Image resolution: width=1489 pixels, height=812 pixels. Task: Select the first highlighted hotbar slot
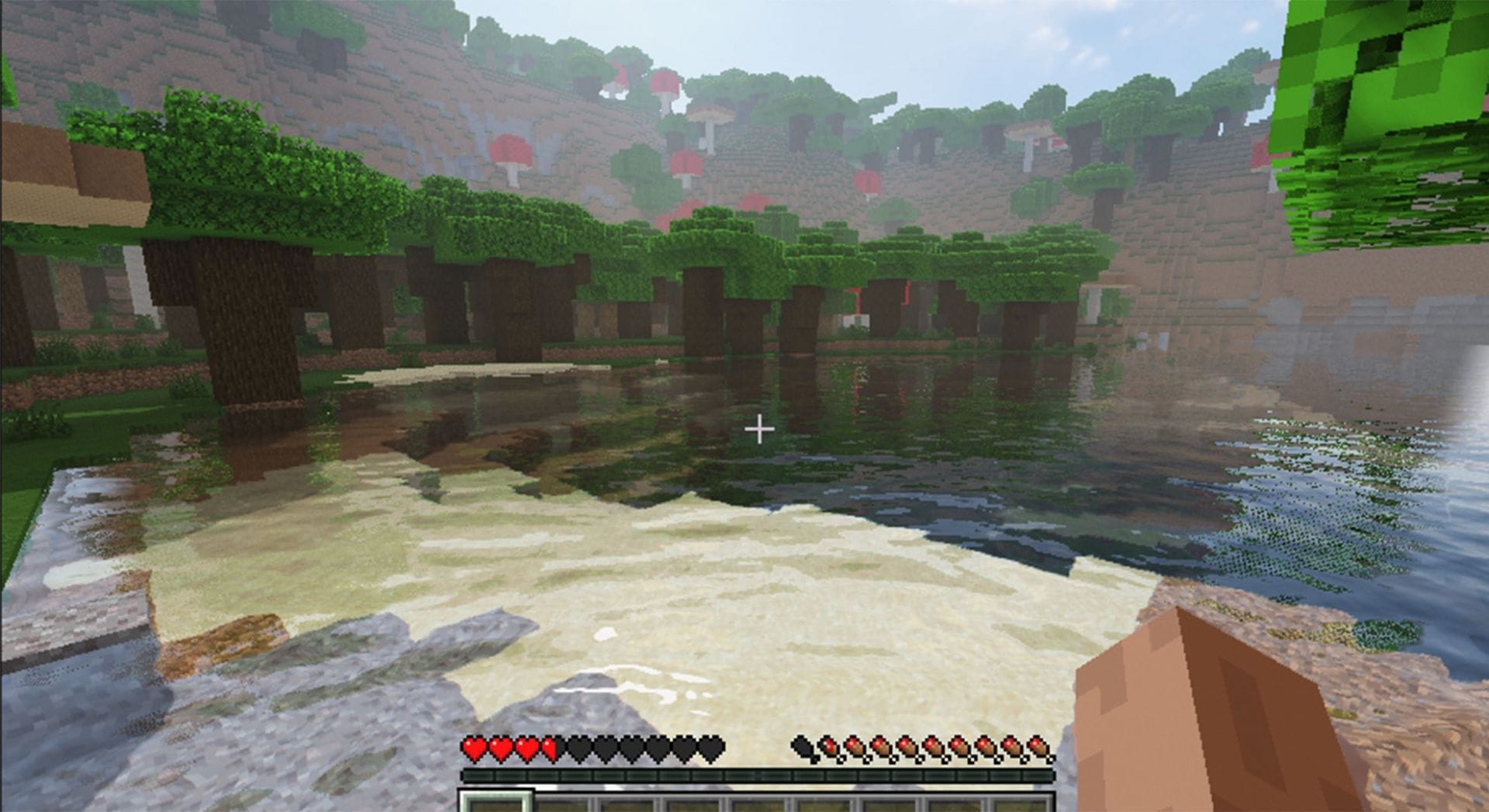(495, 804)
